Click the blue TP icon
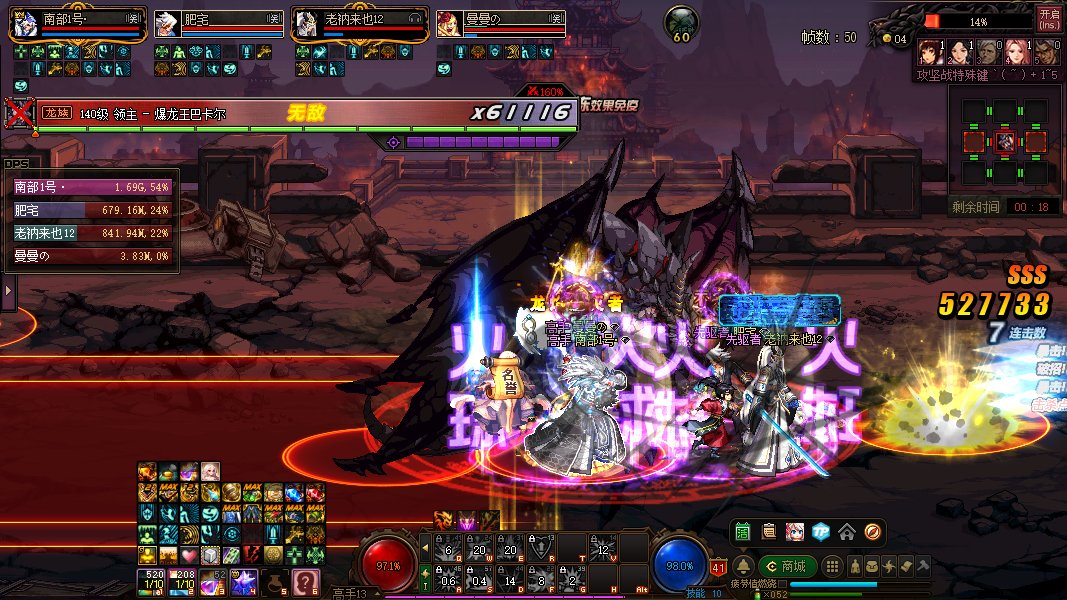1067x600 pixels. 821,532
